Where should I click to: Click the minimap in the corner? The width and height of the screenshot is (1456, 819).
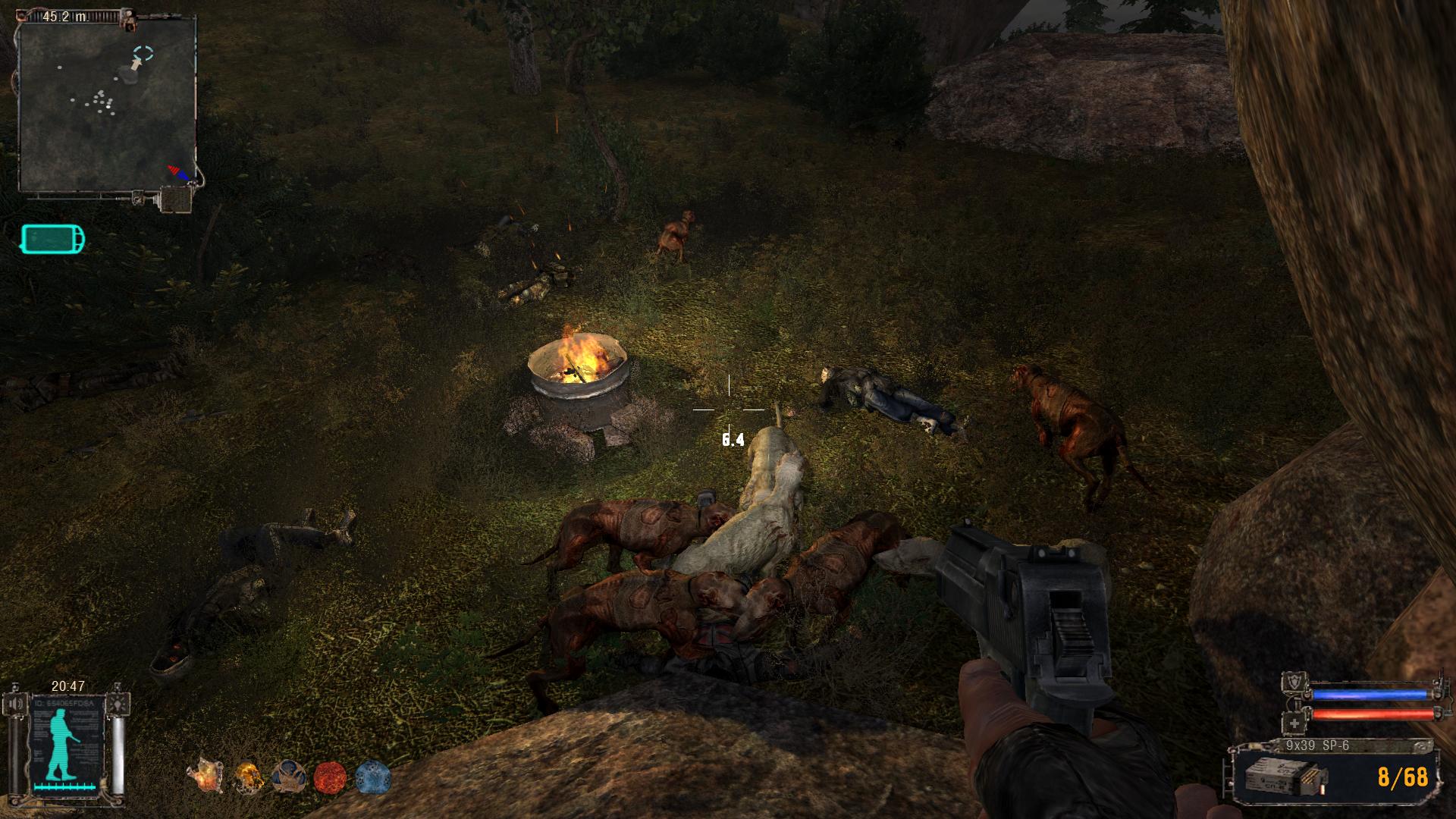tap(107, 103)
